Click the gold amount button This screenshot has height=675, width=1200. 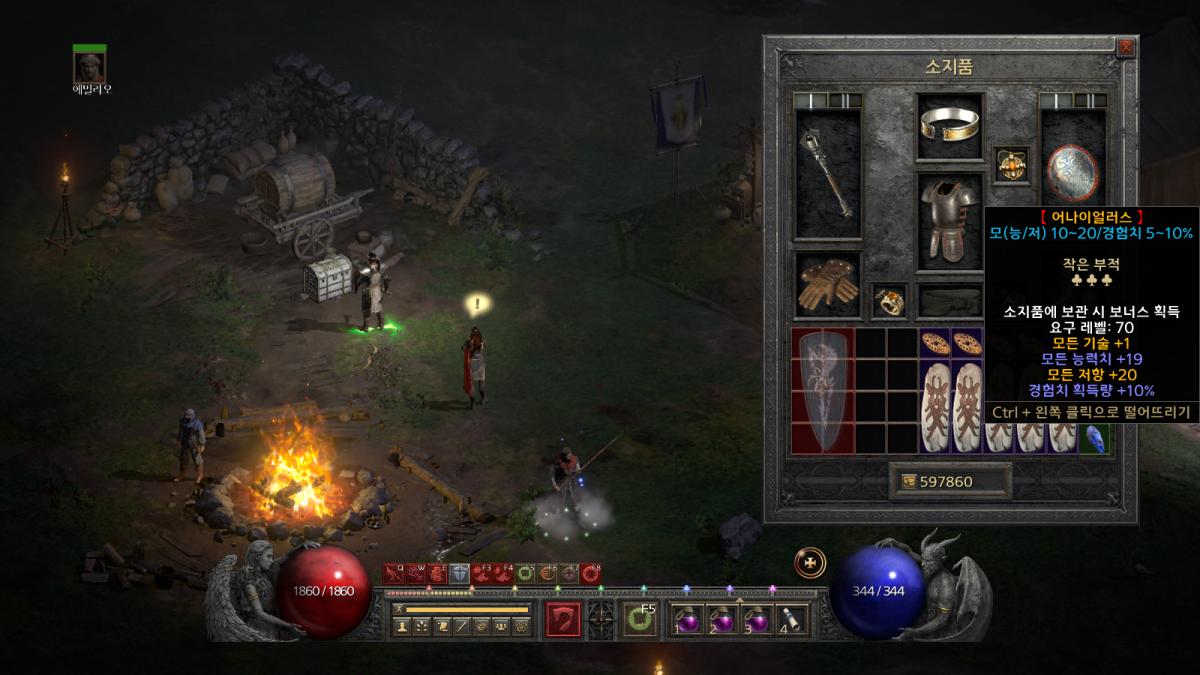[x=950, y=481]
